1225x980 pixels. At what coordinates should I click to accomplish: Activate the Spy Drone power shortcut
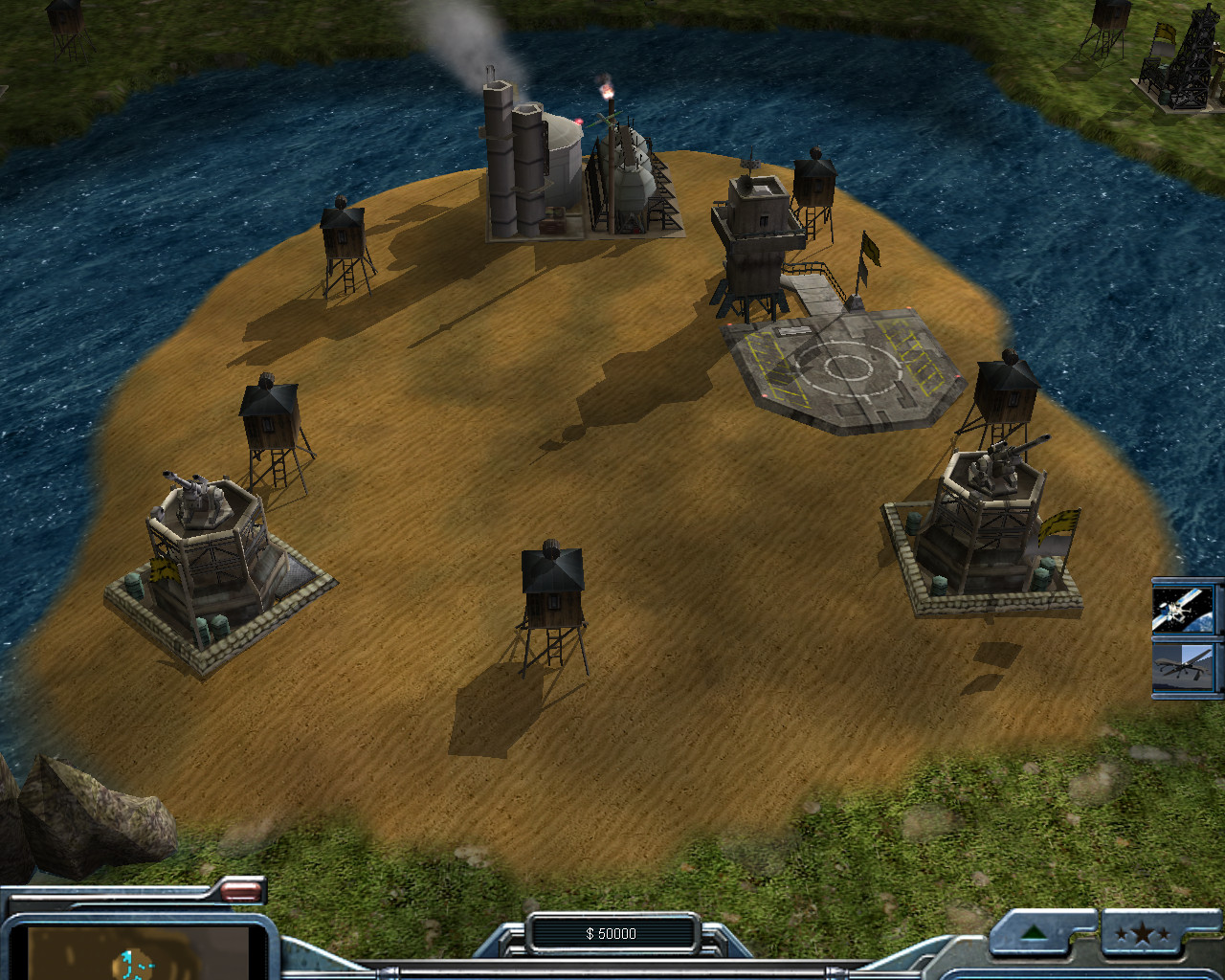tap(1187, 667)
